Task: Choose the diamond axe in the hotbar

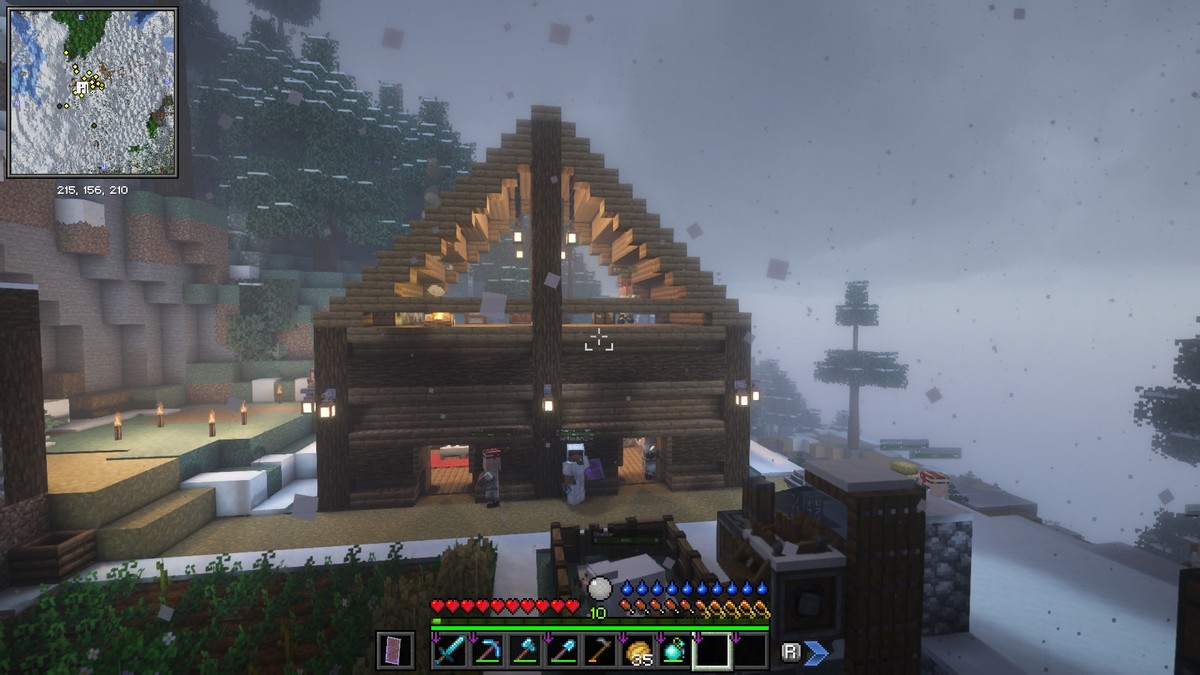Action: pos(524,651)
